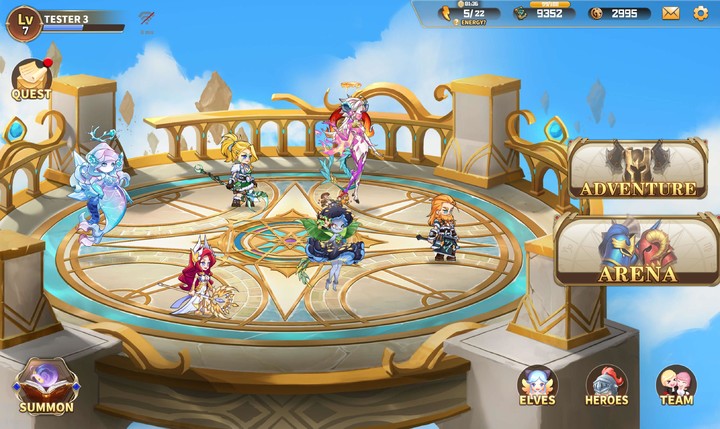Image resolution: width=720 pixels, height=429 pixels.
Task: Enter Adventure mode
Action: pos(637,170)
